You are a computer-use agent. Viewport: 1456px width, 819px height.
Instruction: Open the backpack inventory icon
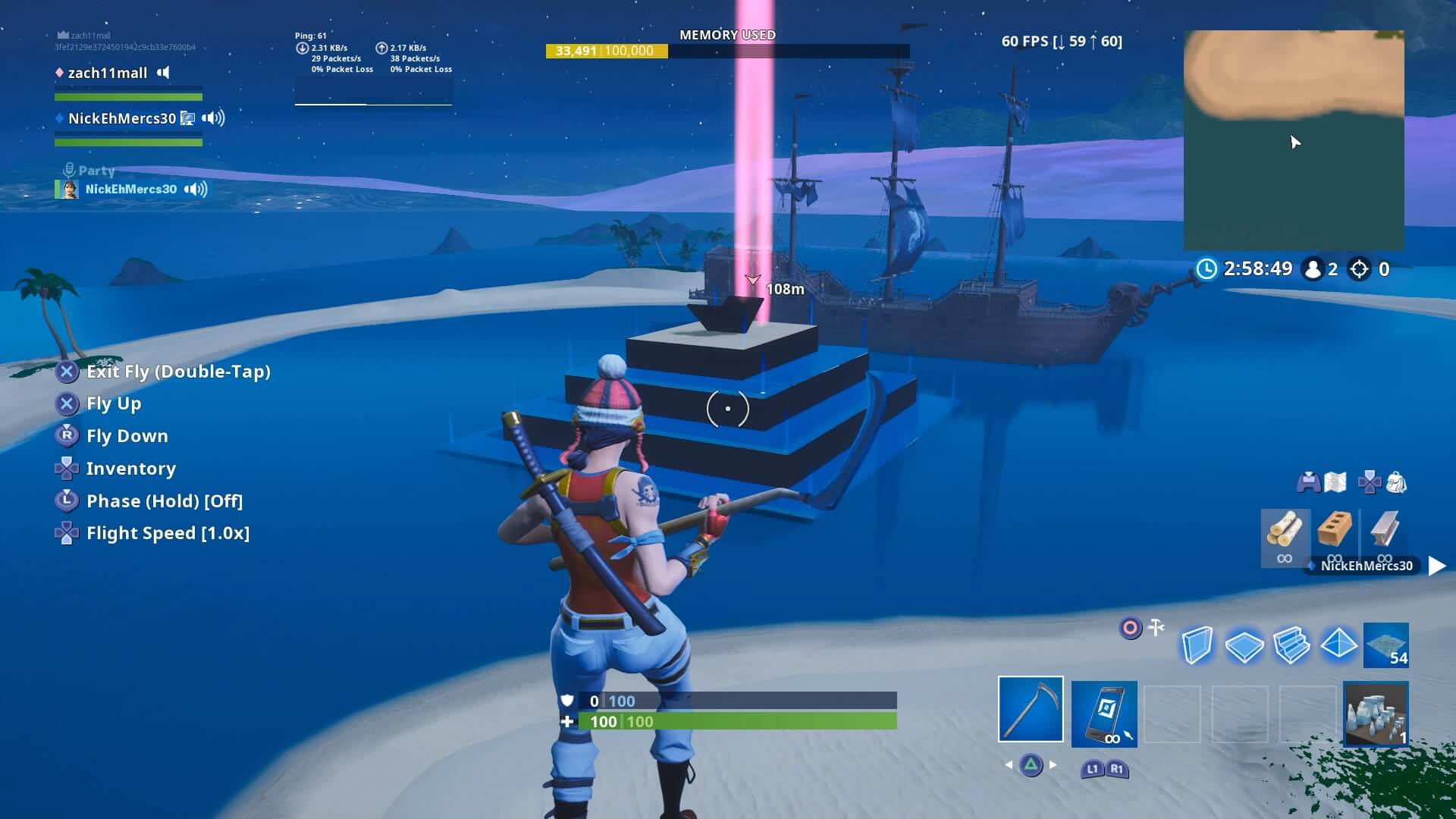[1394, 482]
